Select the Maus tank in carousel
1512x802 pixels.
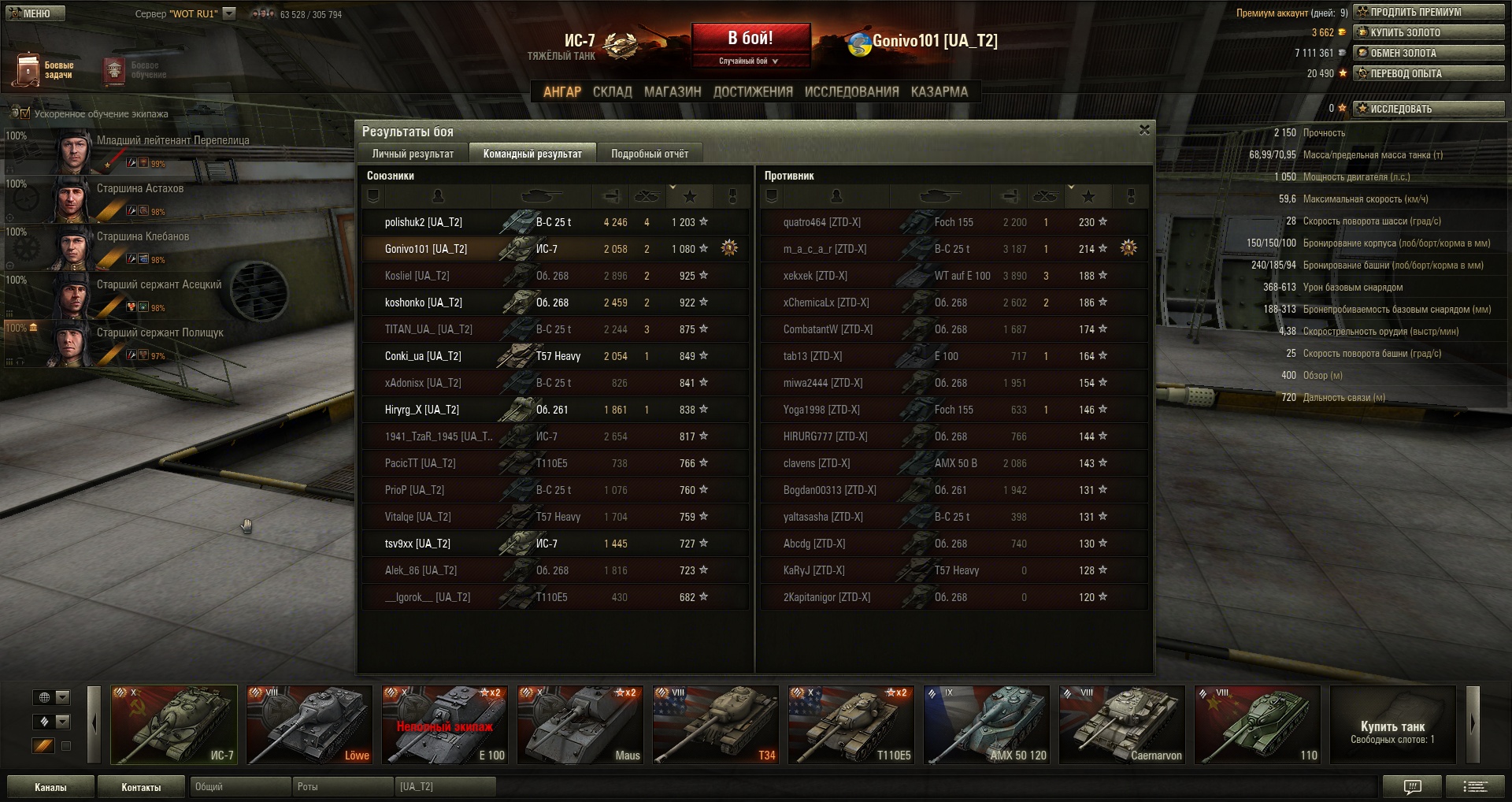[580, 725]
